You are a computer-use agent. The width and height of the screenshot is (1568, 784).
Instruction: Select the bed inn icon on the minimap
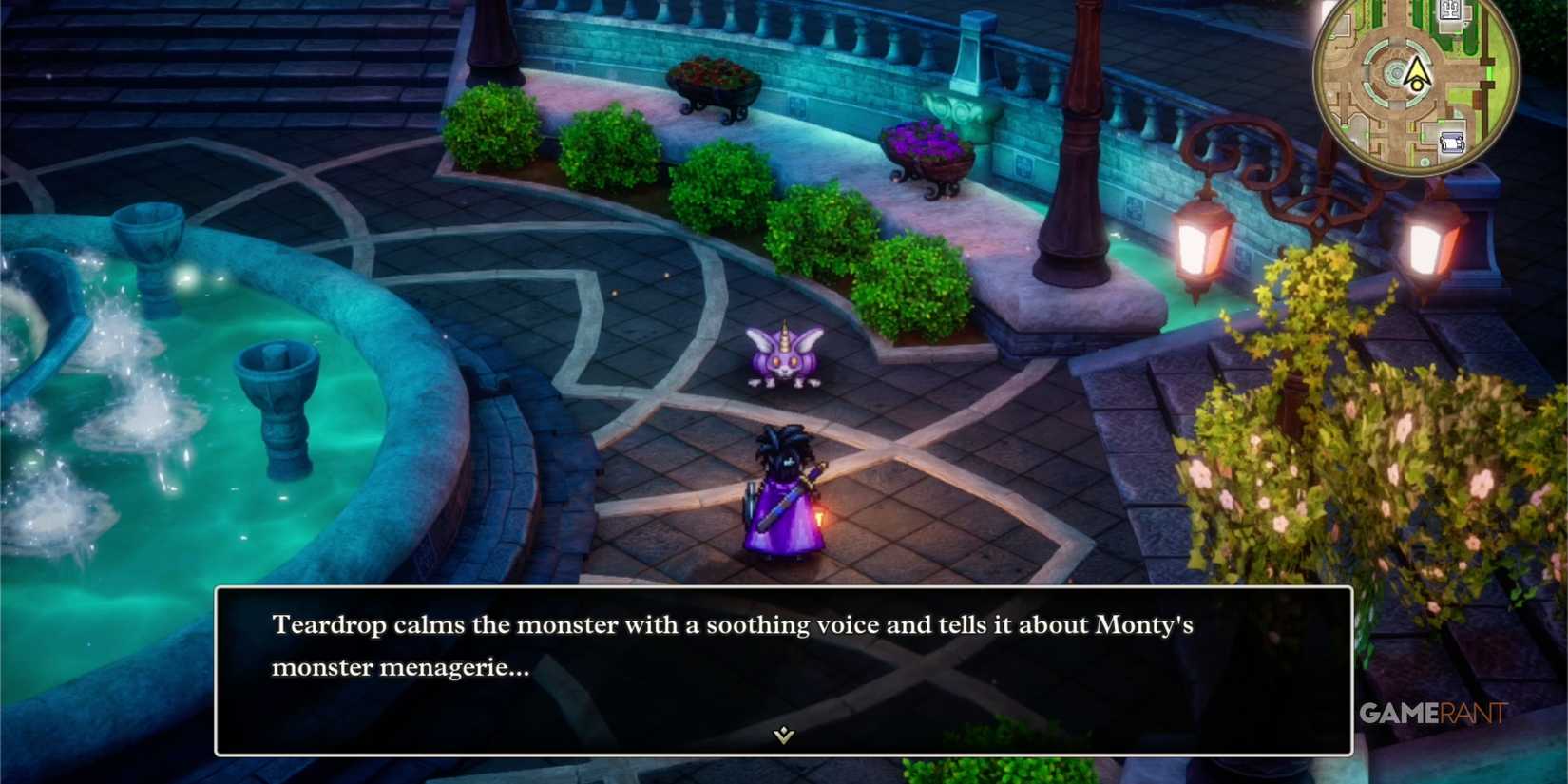tap(1453, 141)
